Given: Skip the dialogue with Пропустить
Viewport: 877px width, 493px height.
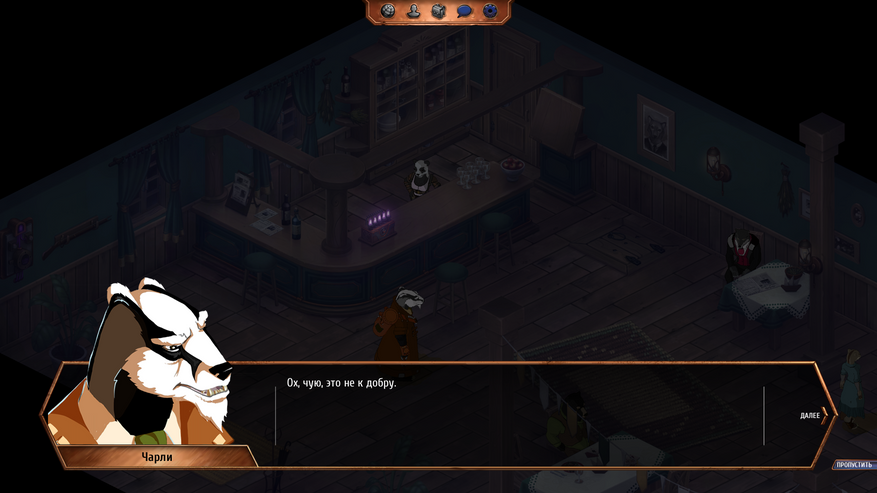Looking at the screenshot, I should coord(854,465).
